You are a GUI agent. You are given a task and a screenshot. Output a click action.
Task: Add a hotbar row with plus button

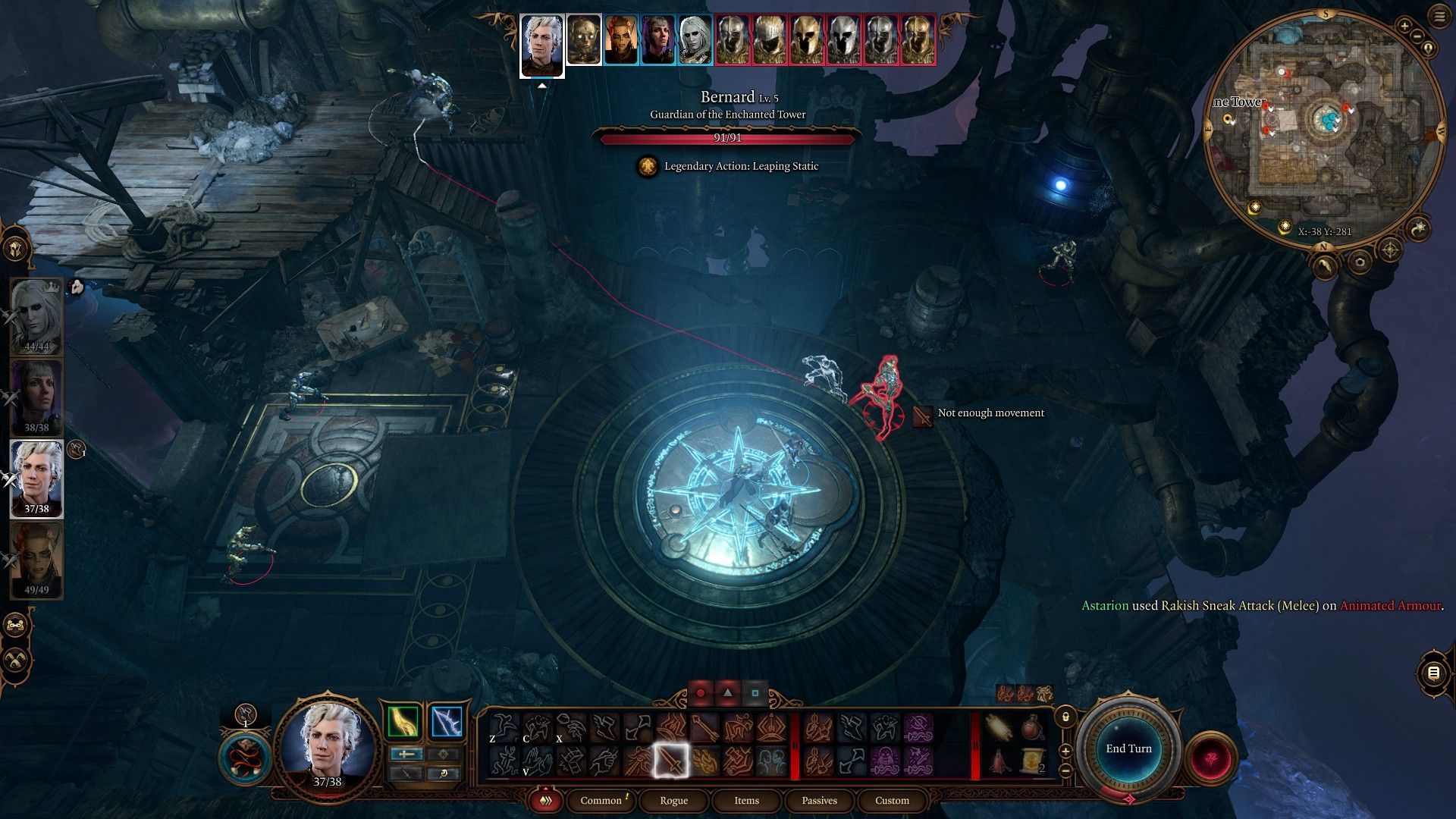1065,752
